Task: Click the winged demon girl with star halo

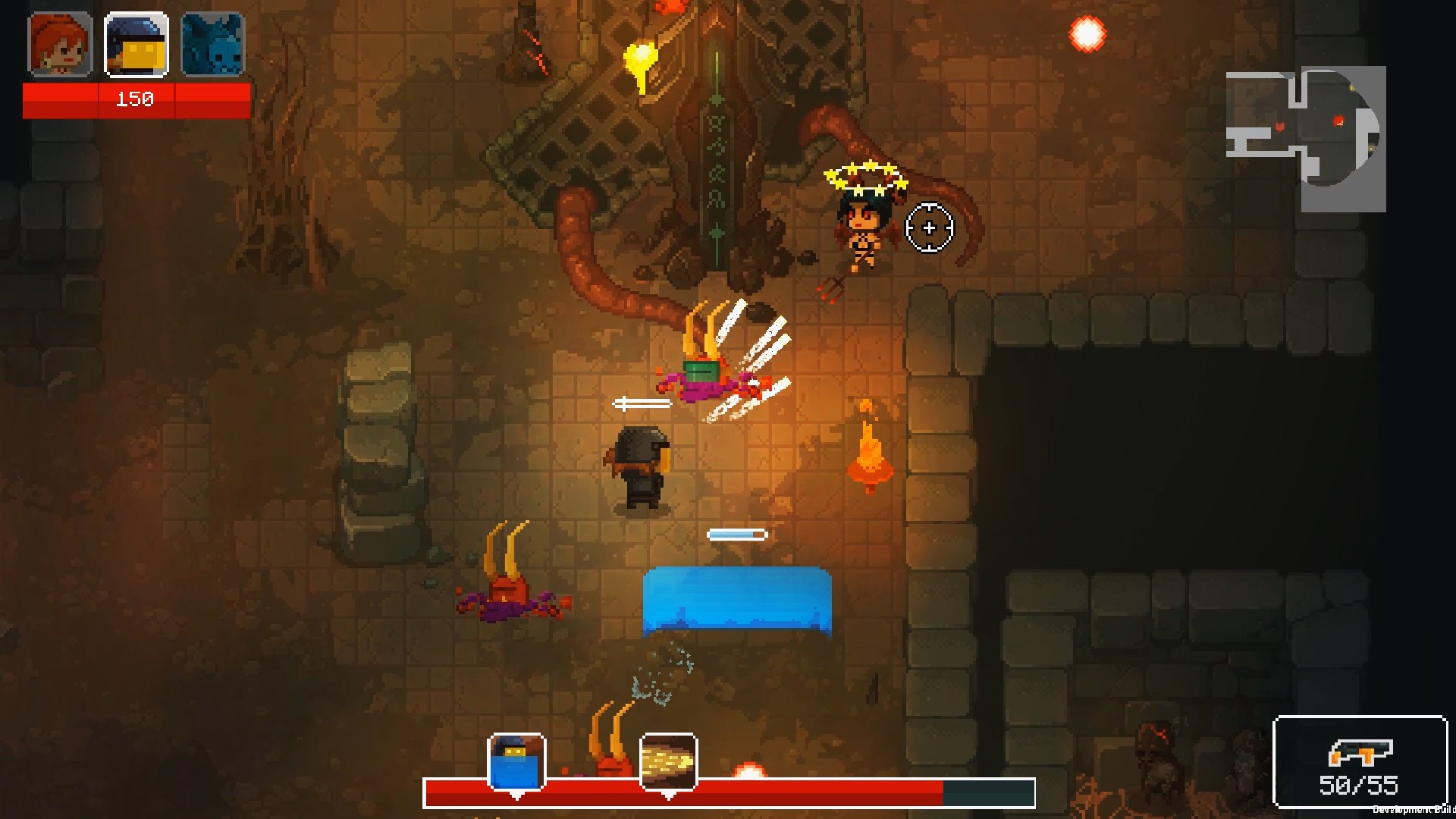Action: pos(864,220)
